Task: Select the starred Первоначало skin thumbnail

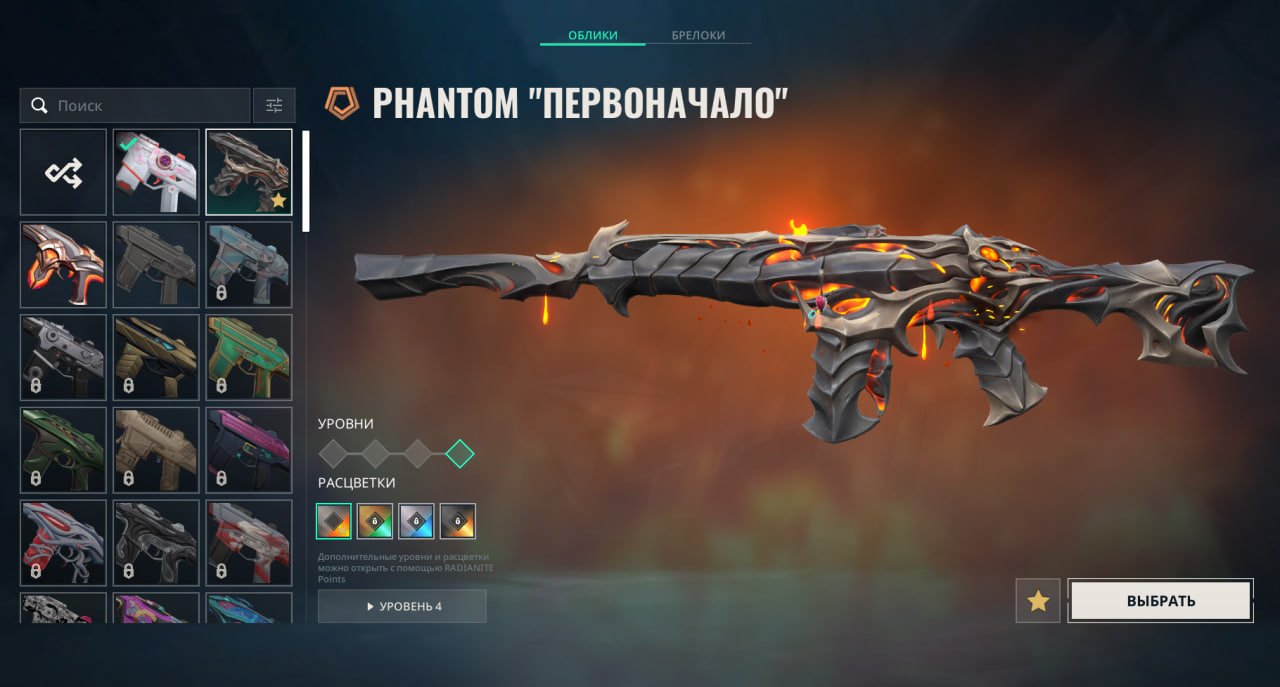Action: 249,172
